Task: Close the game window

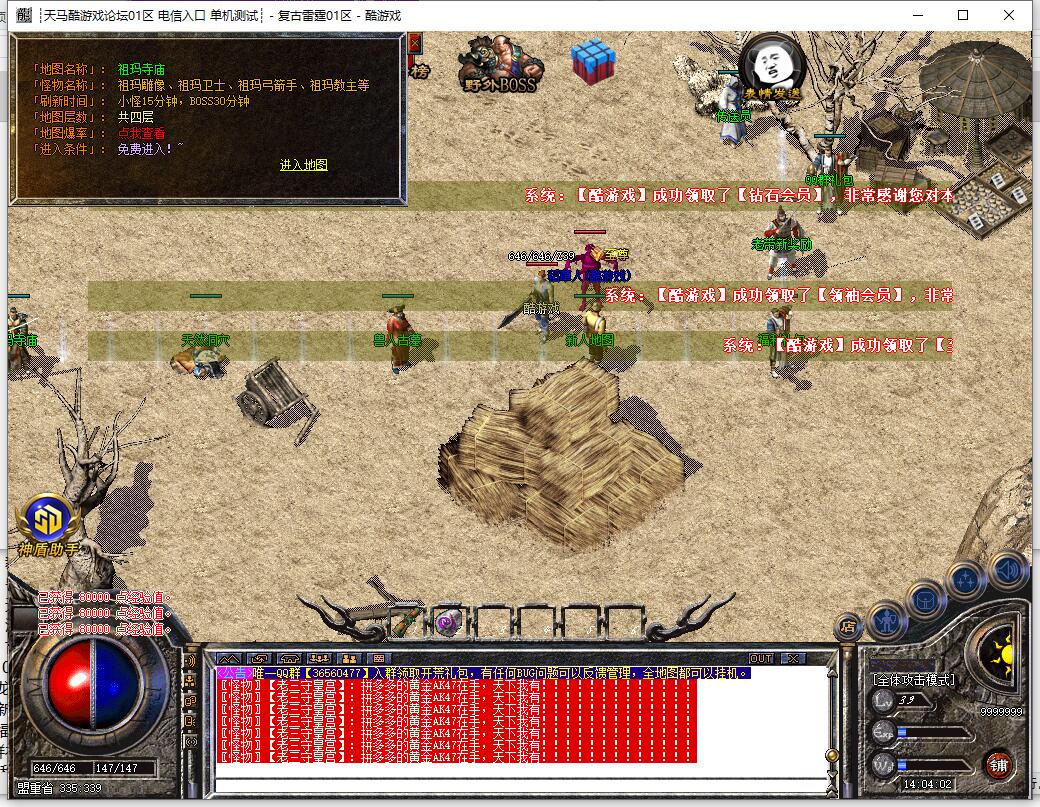Action: point(1009,15)
